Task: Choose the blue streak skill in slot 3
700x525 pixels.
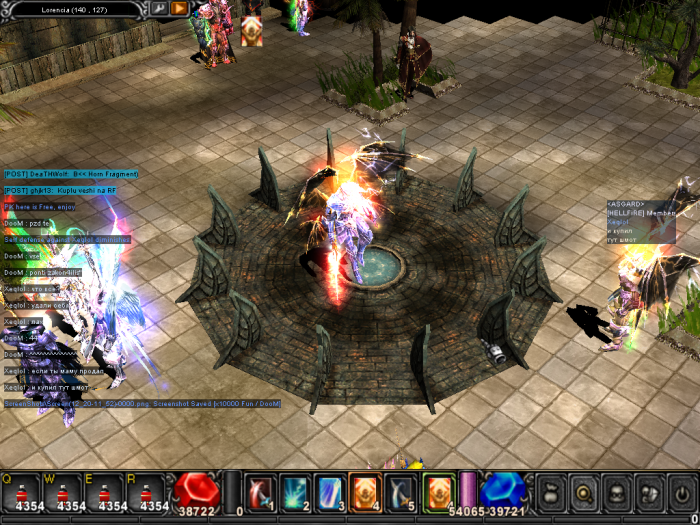Action: click(x=328, y=492)
